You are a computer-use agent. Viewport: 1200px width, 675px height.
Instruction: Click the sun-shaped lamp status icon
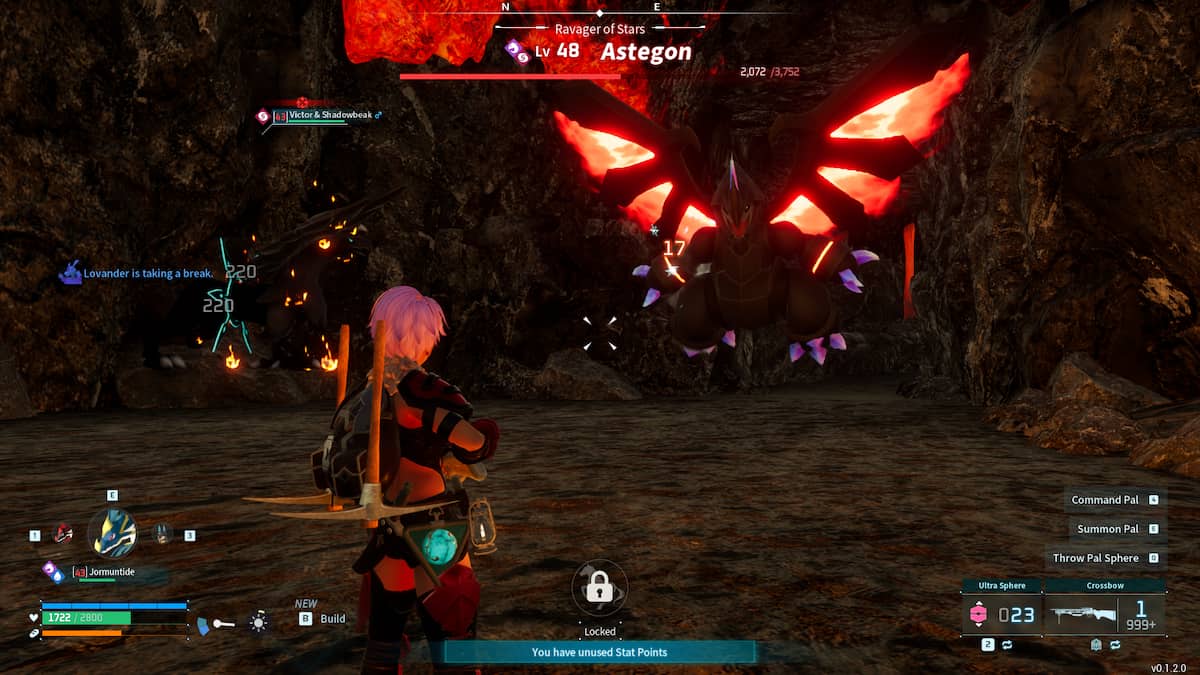(259, 623)
